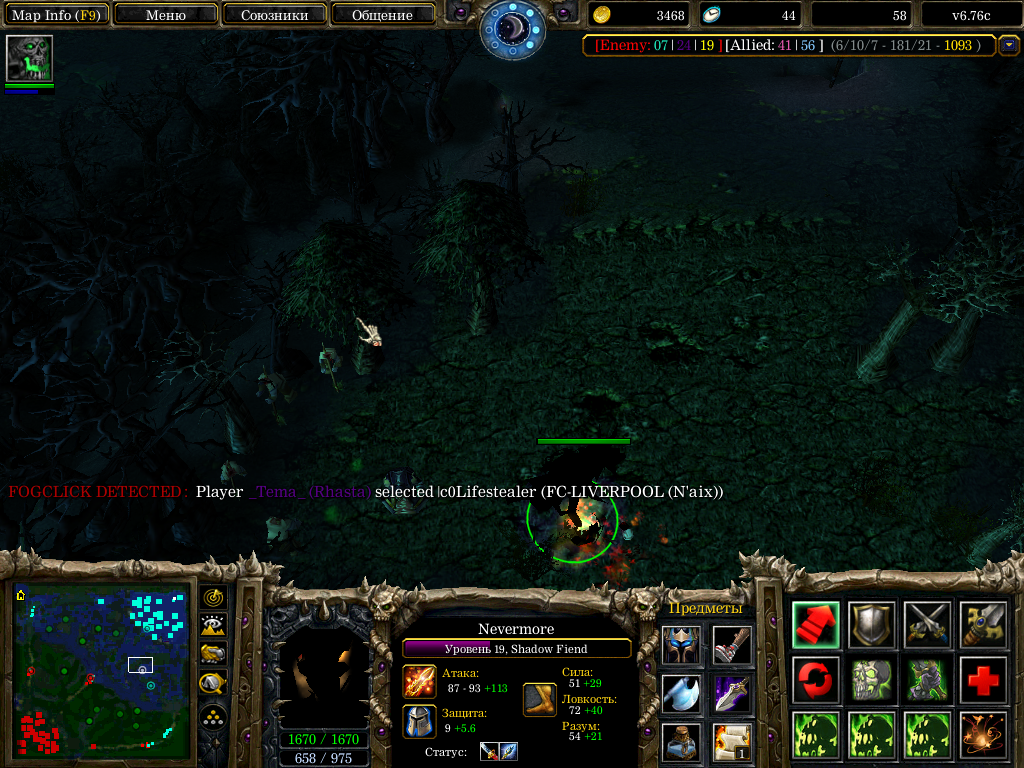The height and width of the screenshot is (768, 1024).
Task: Use the bottle item
Action: point(681,741)
